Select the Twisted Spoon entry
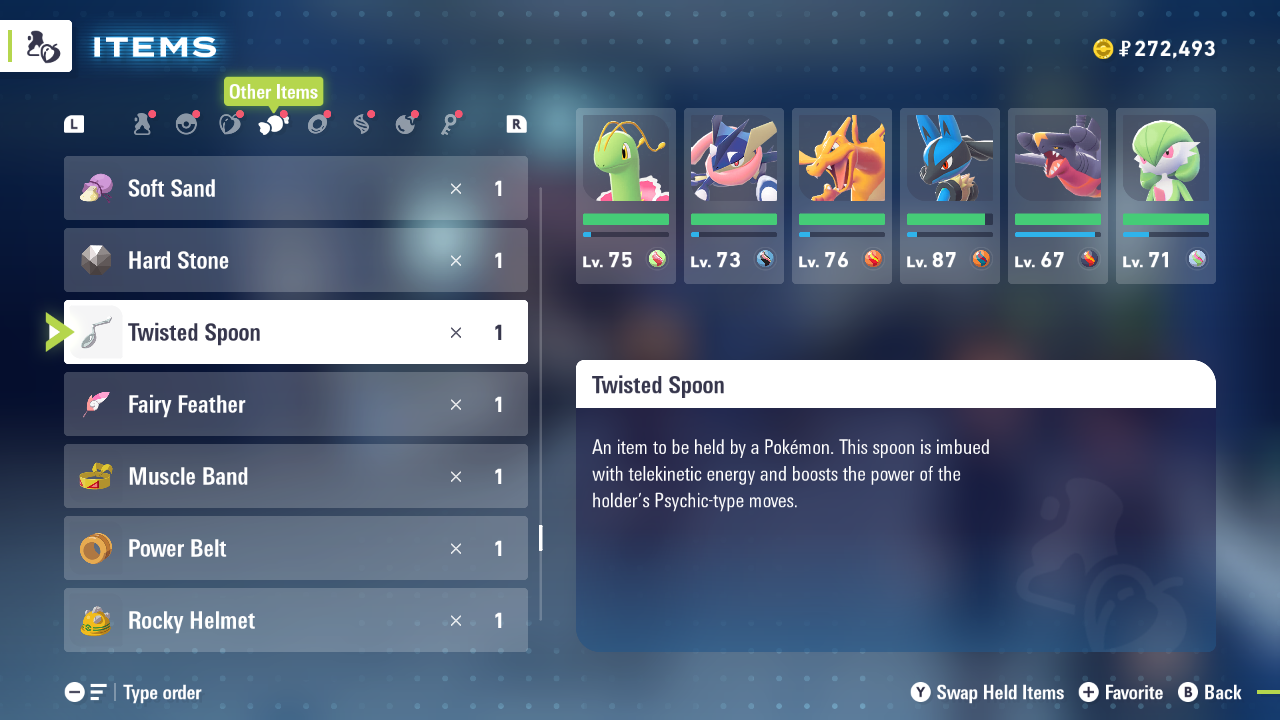The image size is (1280, 720). (295, 332)
